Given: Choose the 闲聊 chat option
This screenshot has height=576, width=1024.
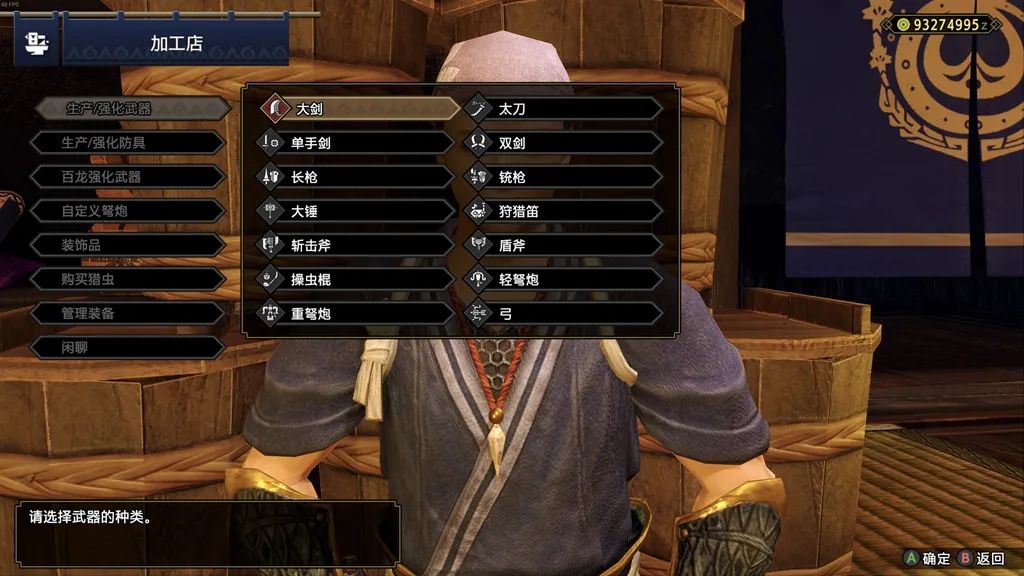Looking at the screenshot, I should click(x=126, y=347).
